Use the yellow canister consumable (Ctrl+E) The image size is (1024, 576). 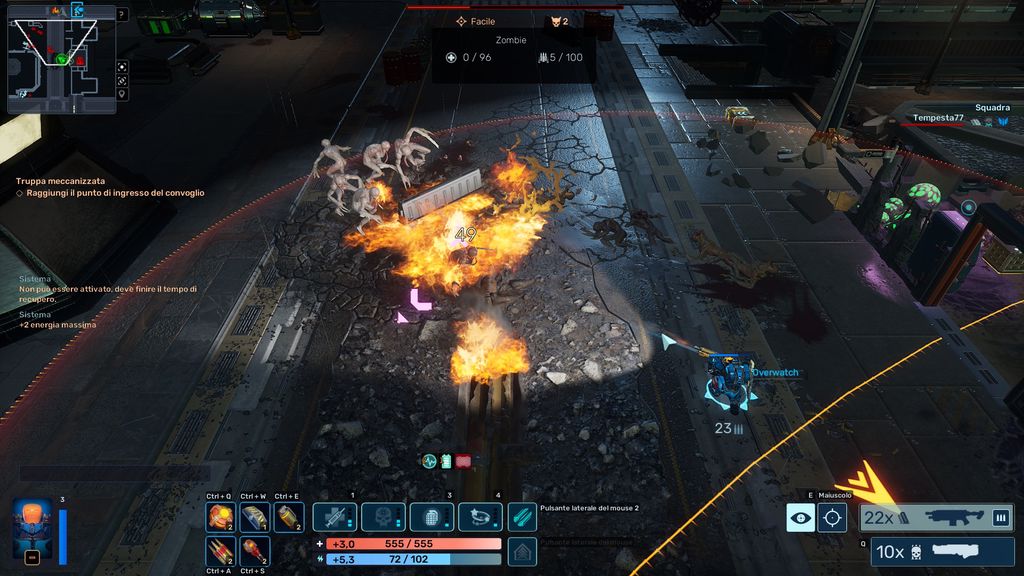(289, 517)
